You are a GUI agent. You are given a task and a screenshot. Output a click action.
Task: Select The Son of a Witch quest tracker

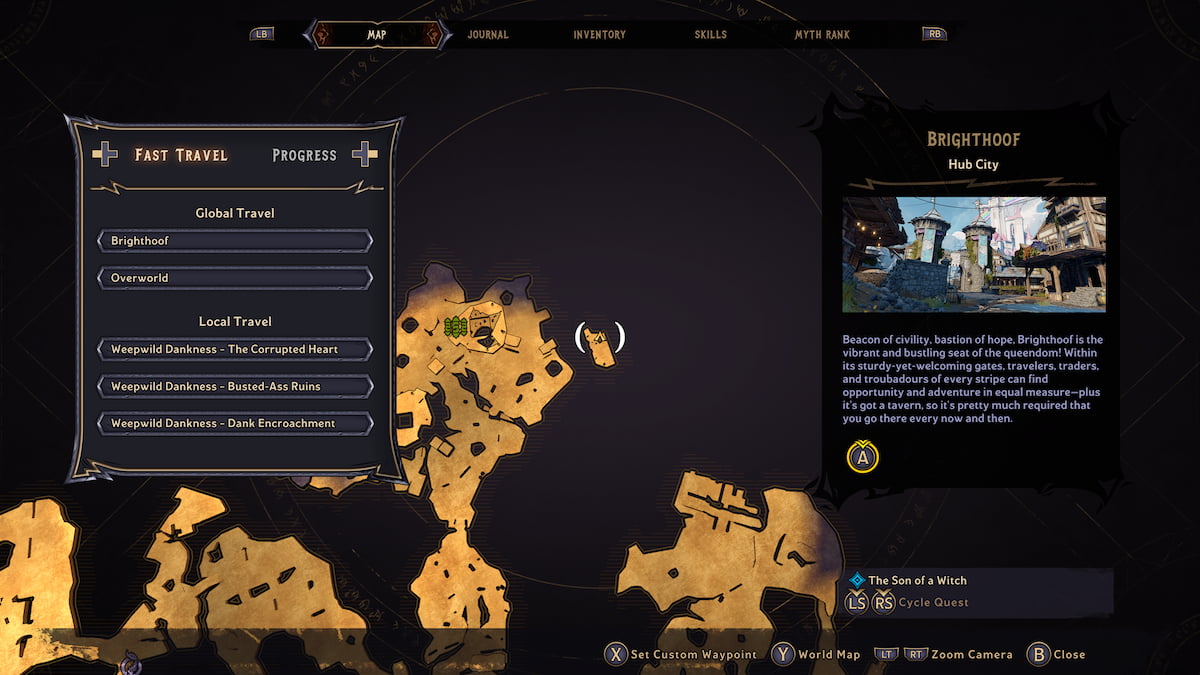coord(917,580)
